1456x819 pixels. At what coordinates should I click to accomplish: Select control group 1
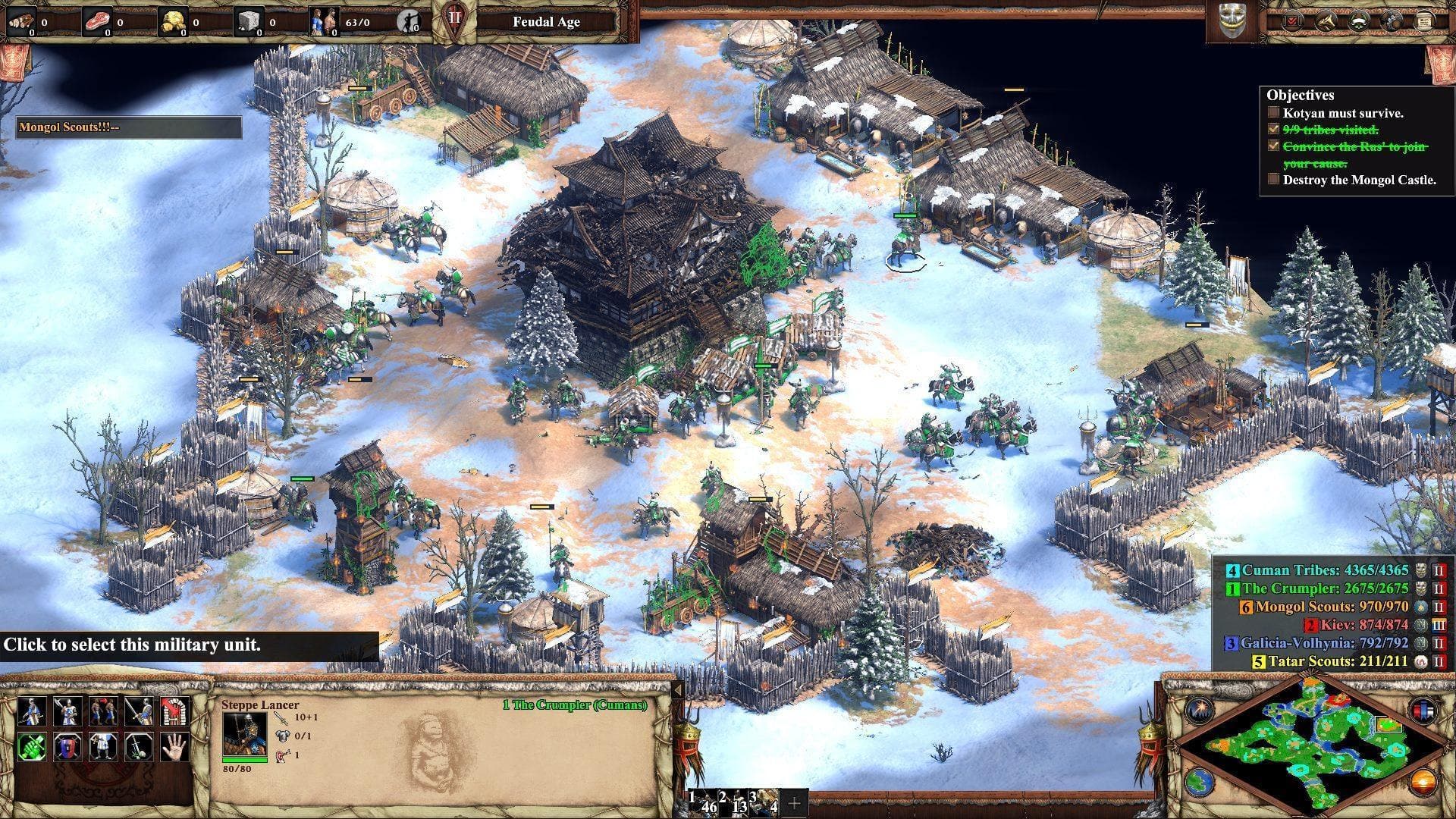[703, 802]
